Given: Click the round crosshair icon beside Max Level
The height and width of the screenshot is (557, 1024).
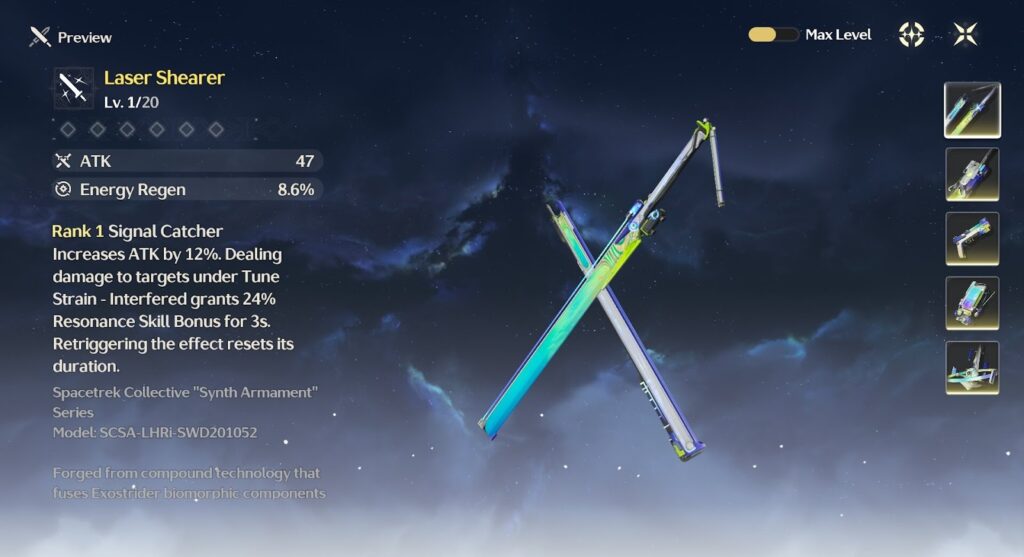Looking at the screenshot, I should click(x=911, y=35).
